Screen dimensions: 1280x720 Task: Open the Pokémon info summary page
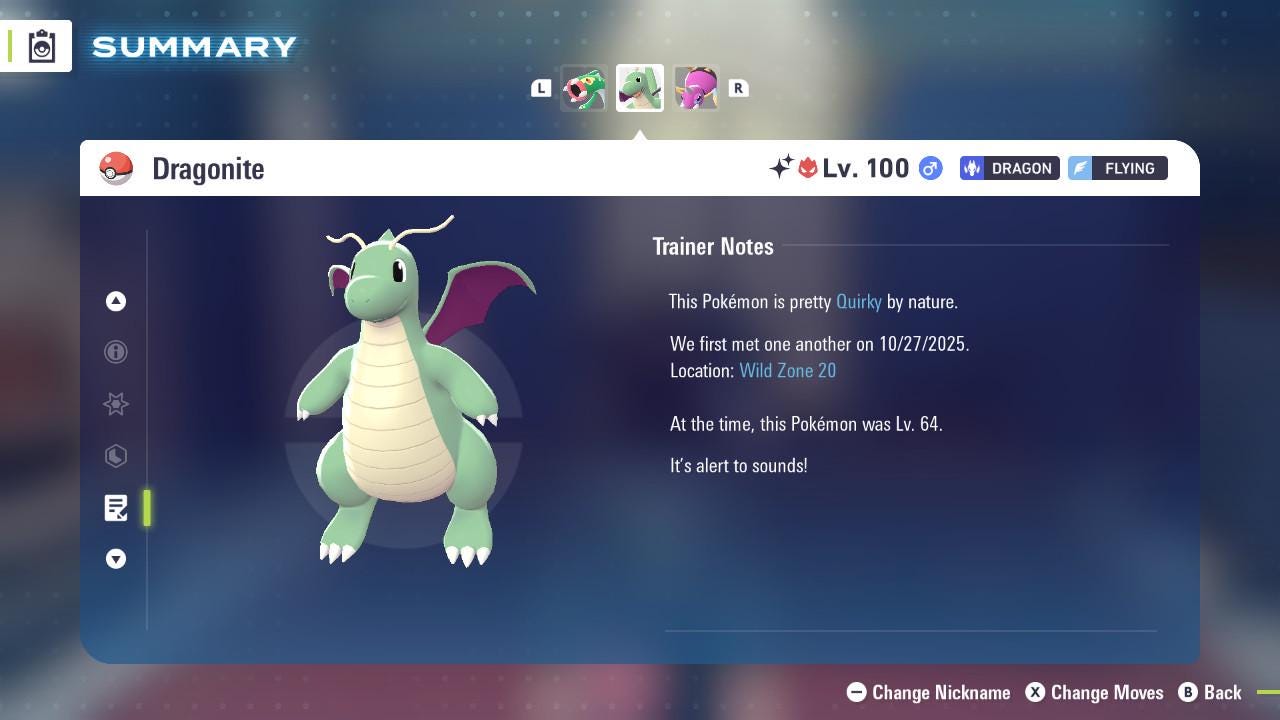(116, 352)
